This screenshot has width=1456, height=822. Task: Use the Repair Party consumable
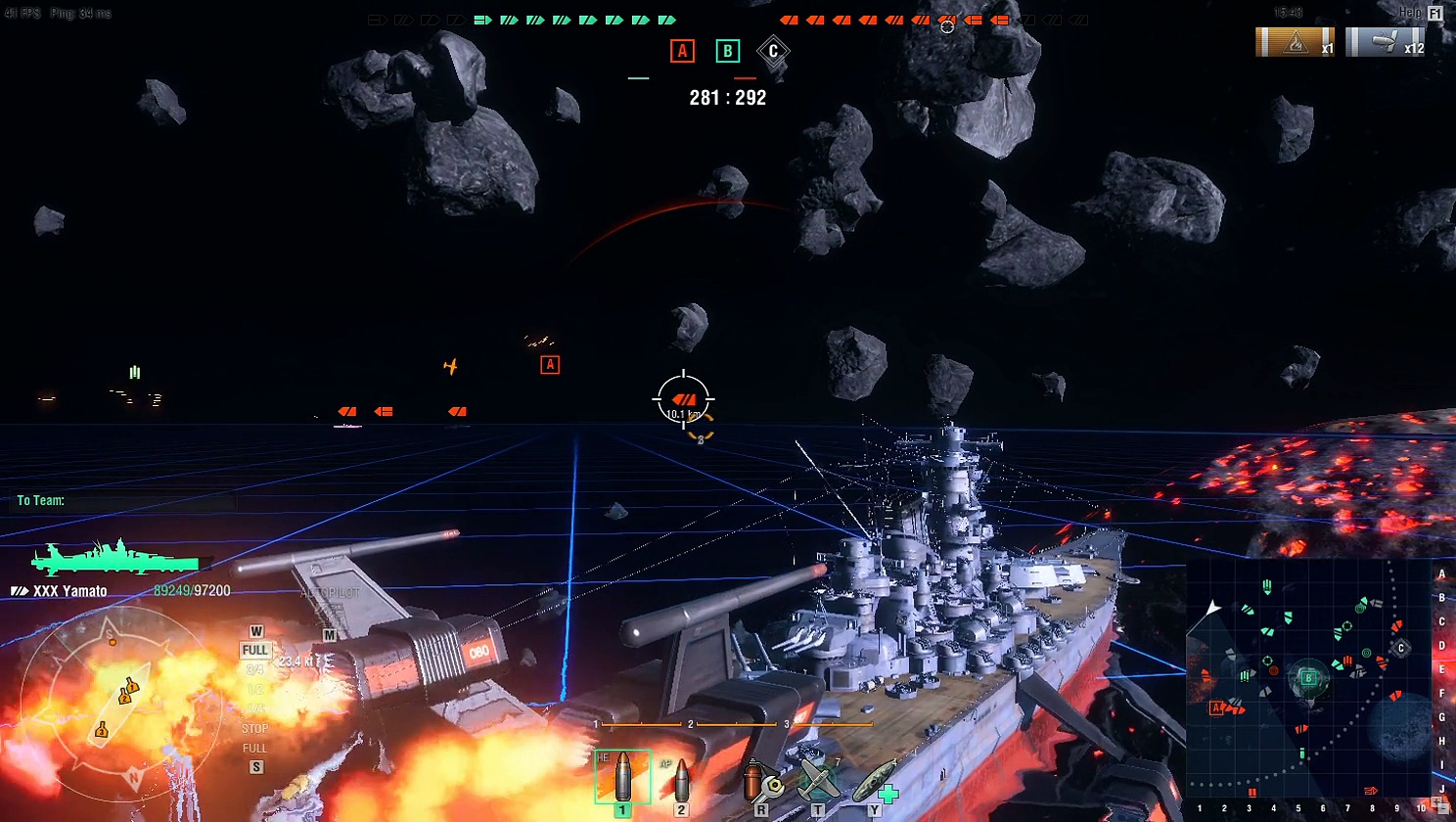pyautogui.click(x=874, y=781)
